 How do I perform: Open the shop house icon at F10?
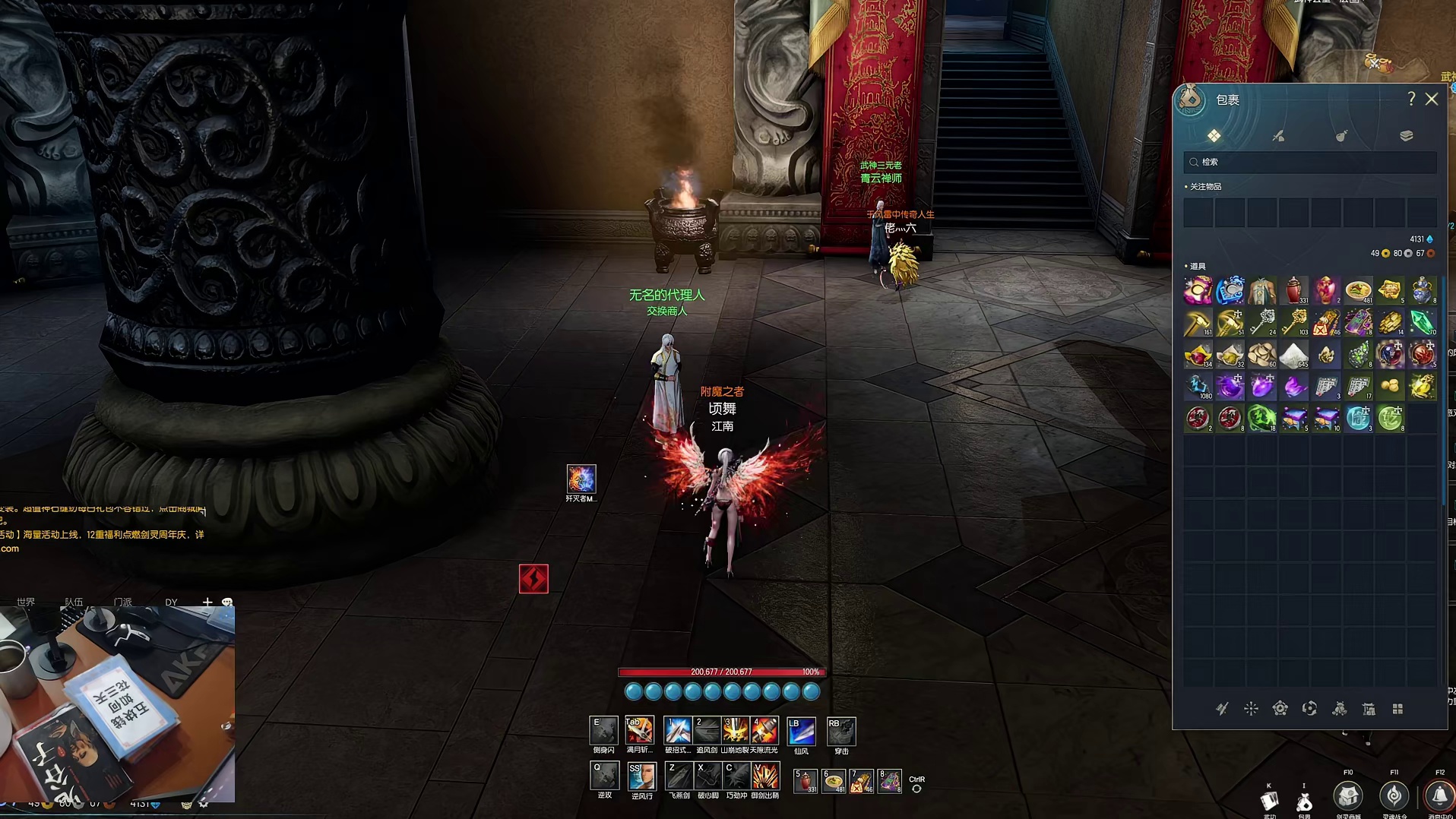[1347, 796]
